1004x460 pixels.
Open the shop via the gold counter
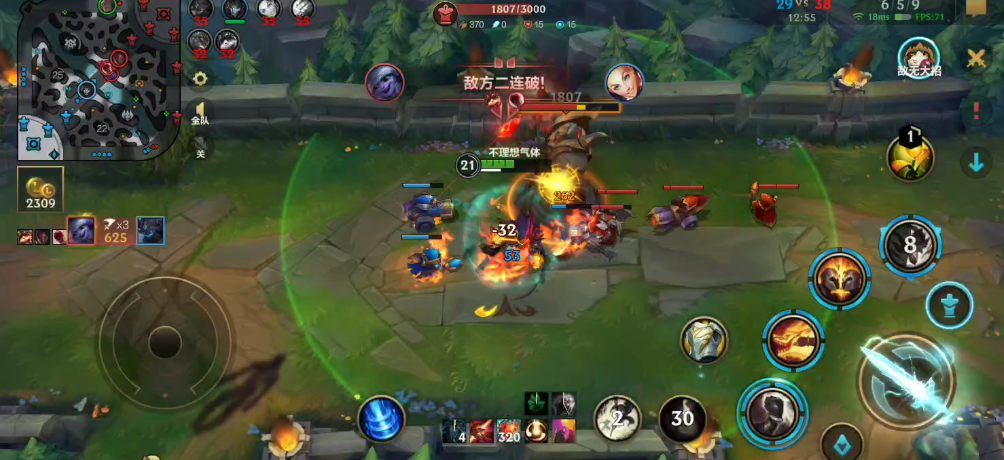point(40,191)
